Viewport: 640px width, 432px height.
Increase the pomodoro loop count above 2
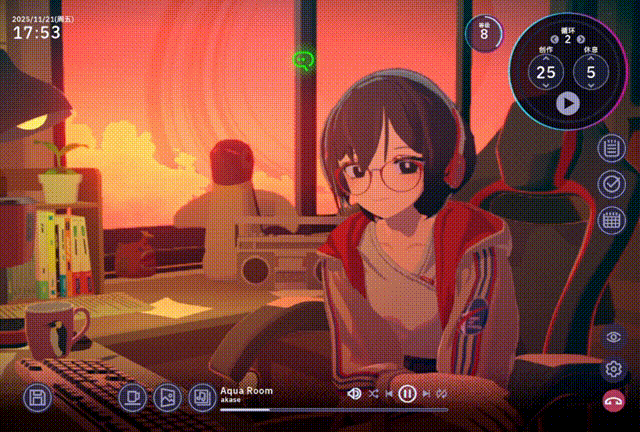(580, 39)
